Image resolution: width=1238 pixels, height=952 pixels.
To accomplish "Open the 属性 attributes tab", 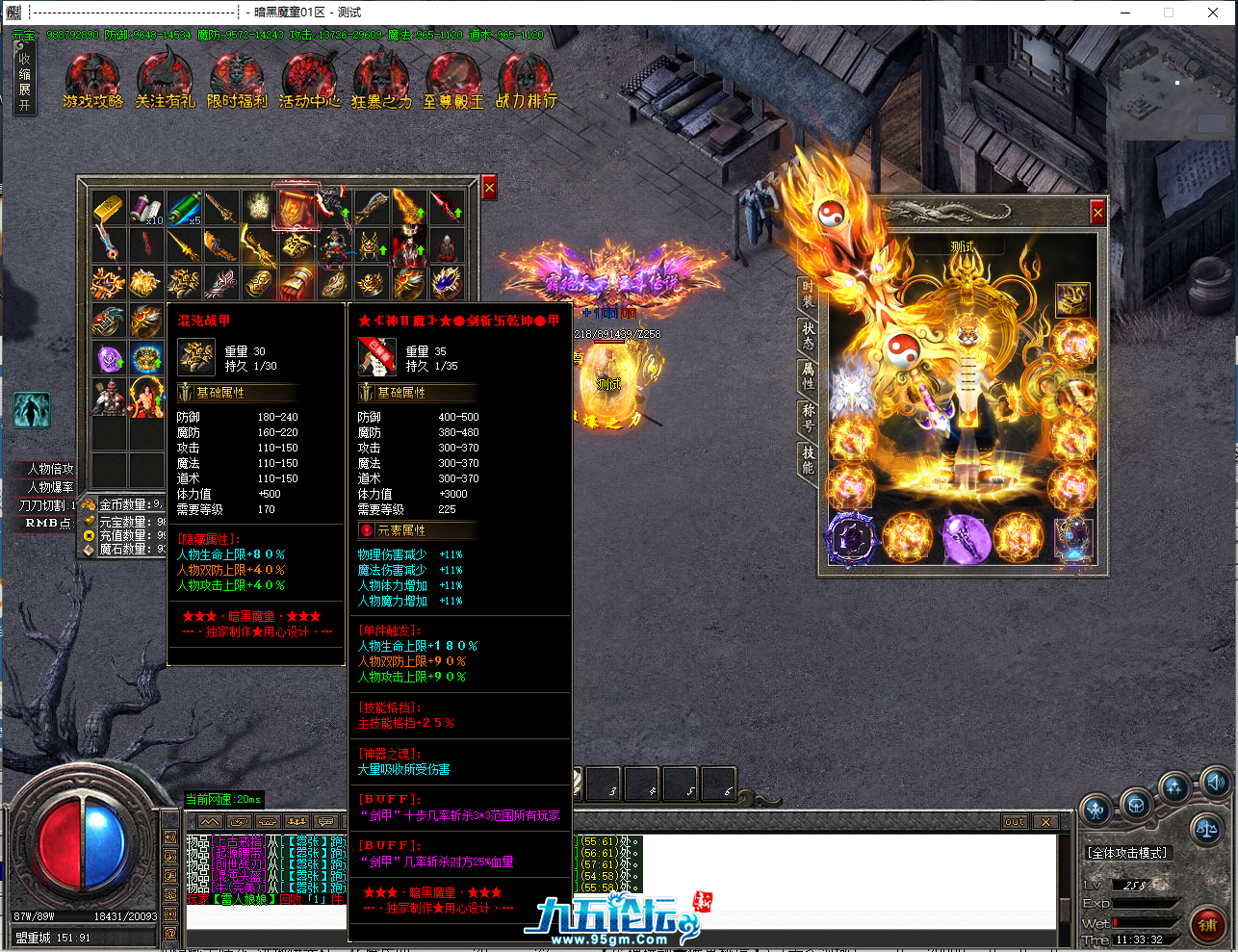I will pos(808,375).
